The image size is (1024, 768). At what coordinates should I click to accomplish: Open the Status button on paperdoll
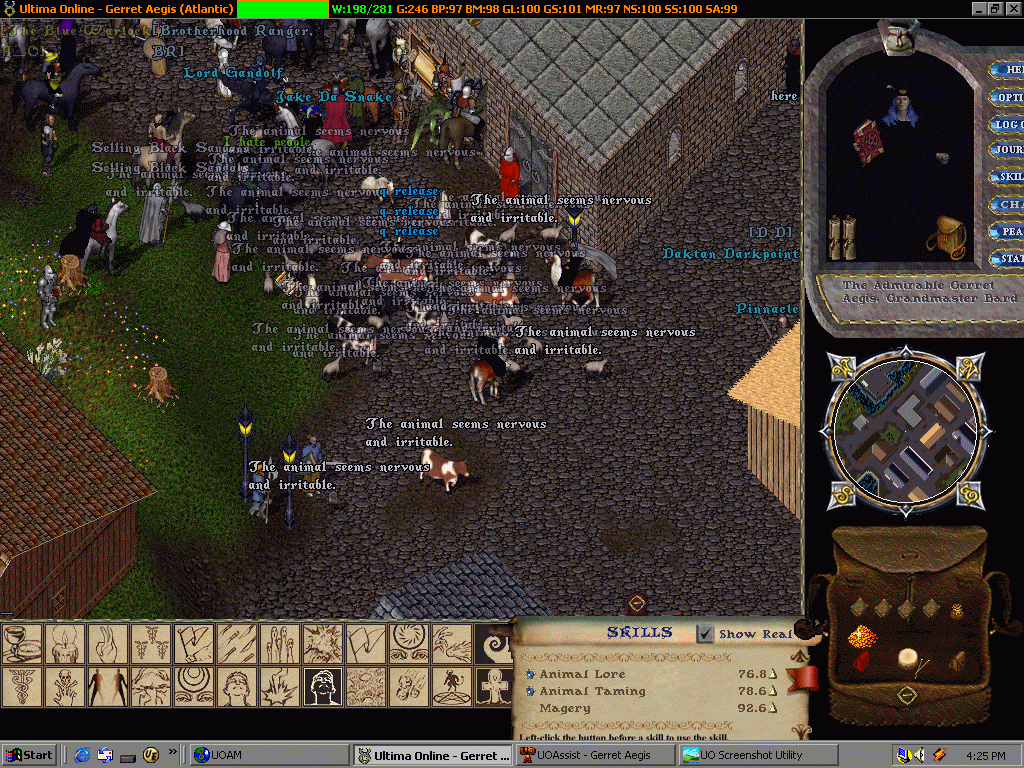pos(1008,258)
